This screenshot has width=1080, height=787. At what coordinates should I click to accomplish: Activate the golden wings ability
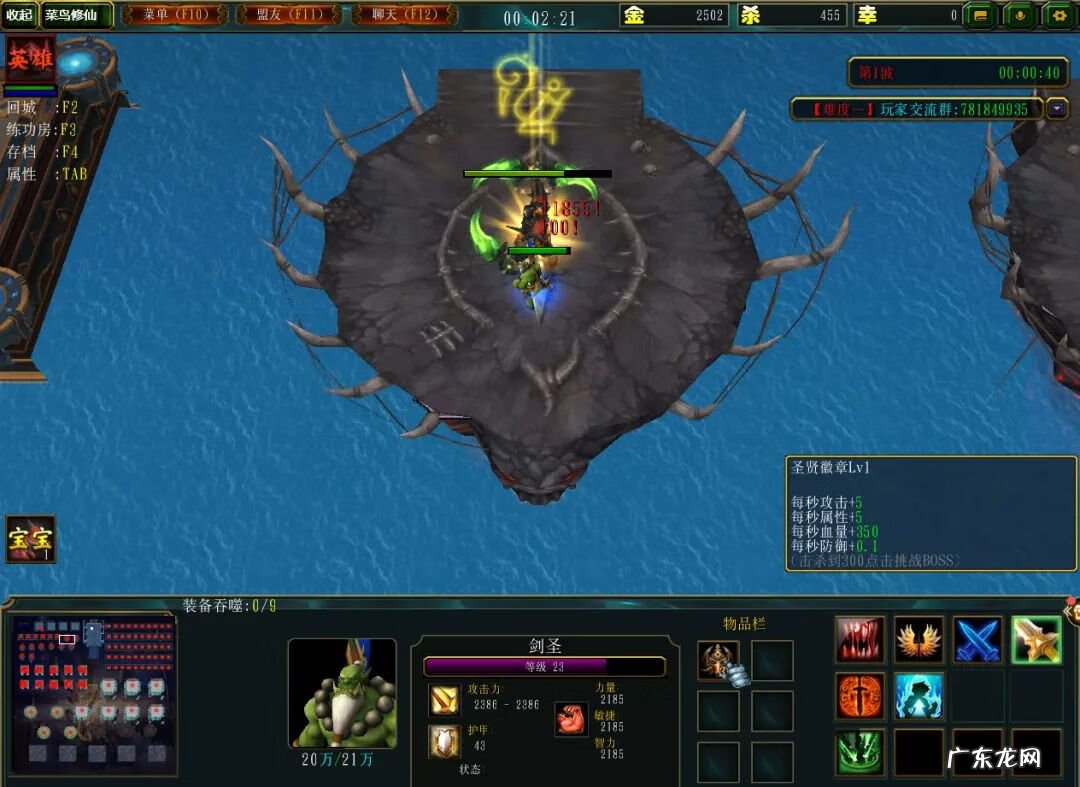[919, 640]
